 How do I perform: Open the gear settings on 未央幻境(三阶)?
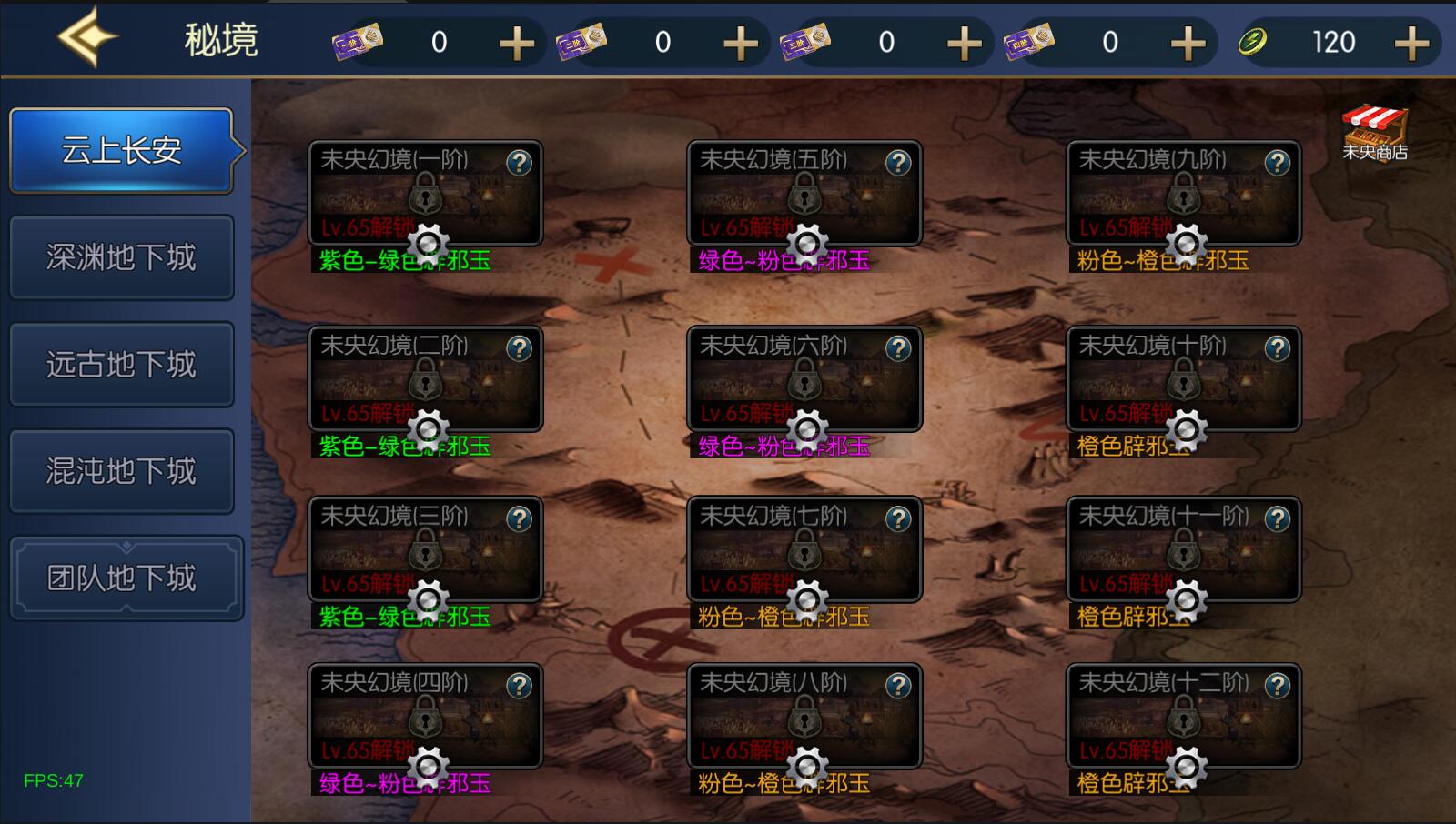pos(427,599)
